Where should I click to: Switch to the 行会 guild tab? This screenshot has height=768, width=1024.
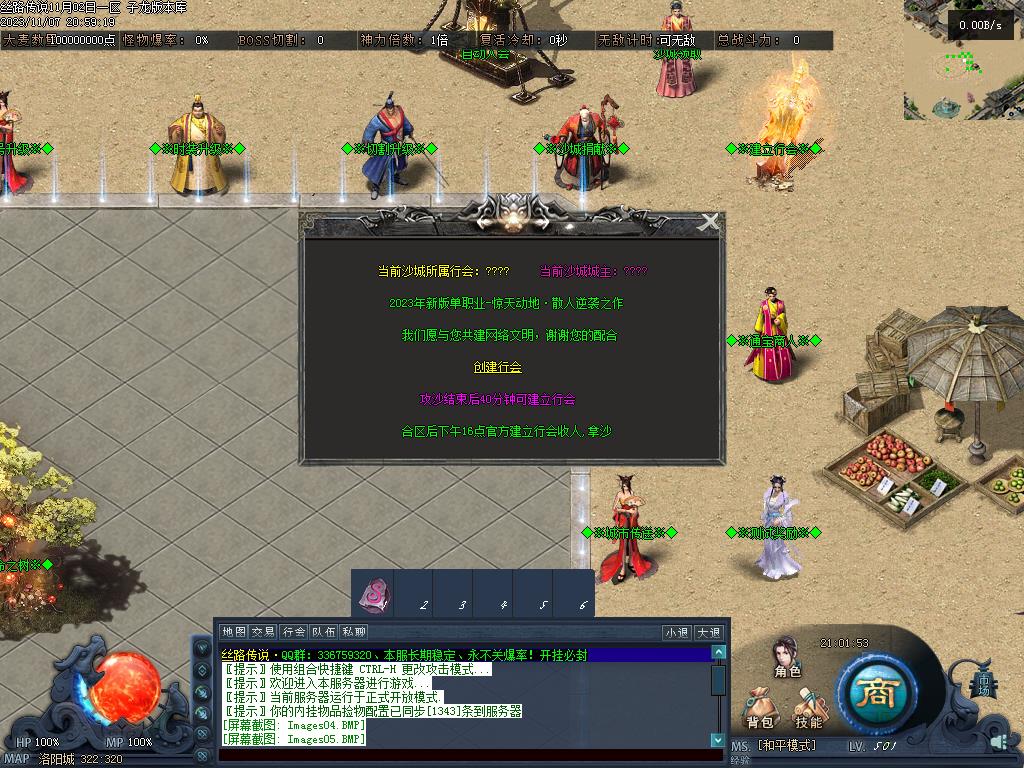[x=293, y=632]
